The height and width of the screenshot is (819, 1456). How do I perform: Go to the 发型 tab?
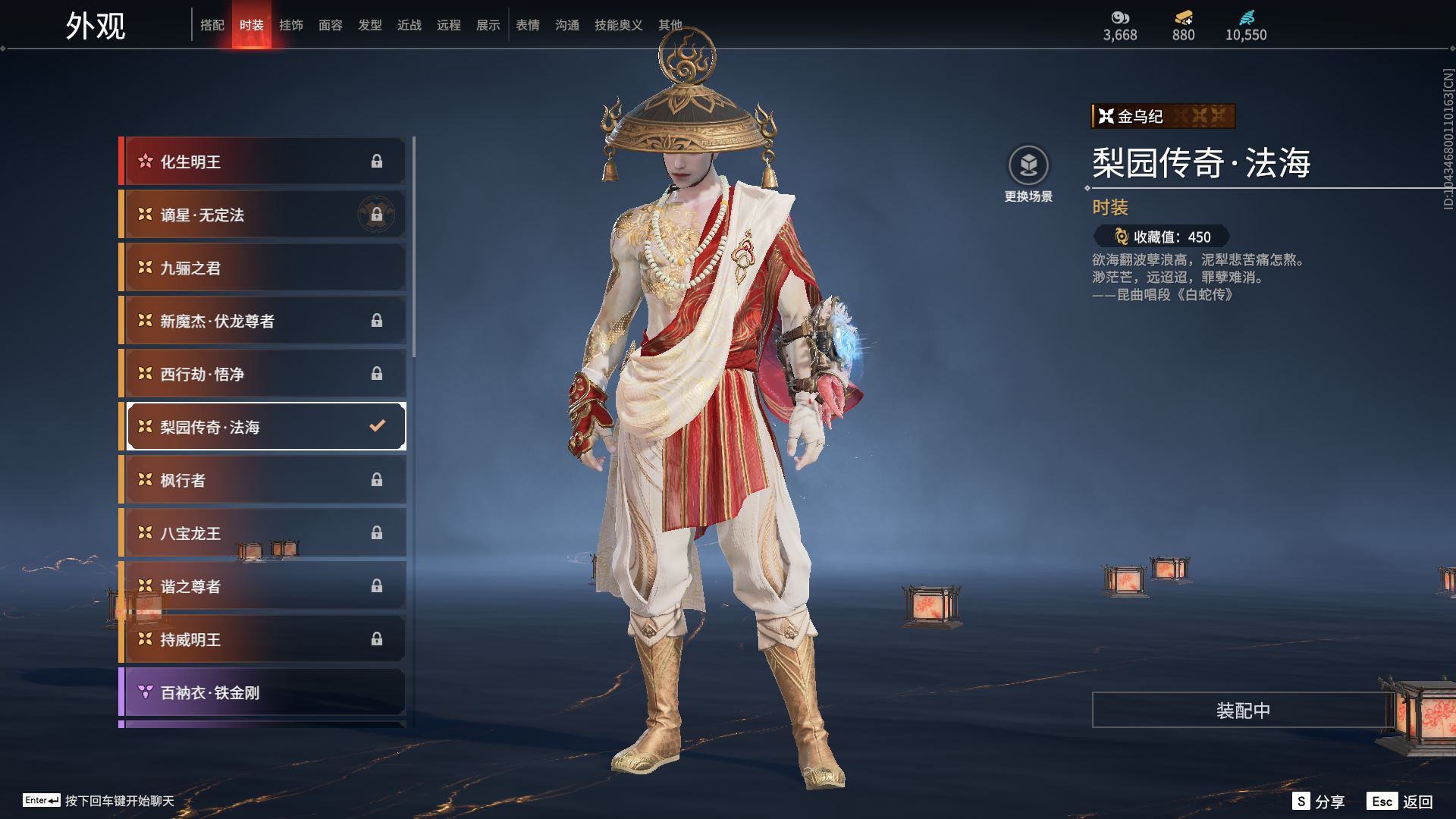(x=370, y=25)
